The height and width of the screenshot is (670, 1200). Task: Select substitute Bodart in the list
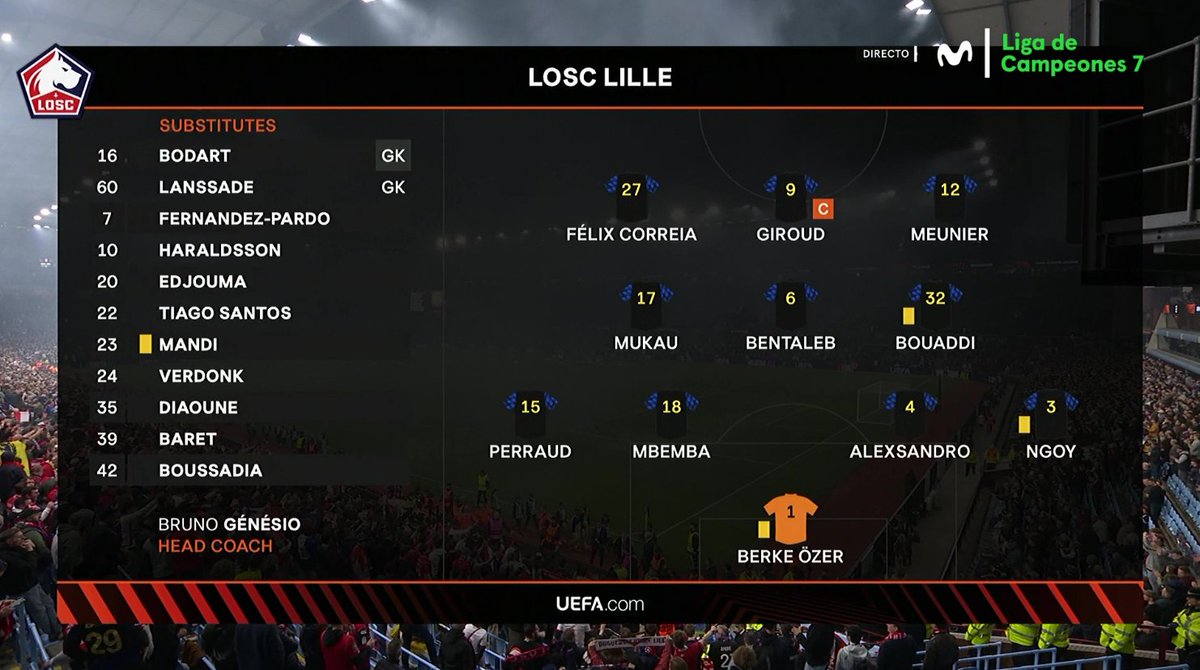[x=195, y=156]
